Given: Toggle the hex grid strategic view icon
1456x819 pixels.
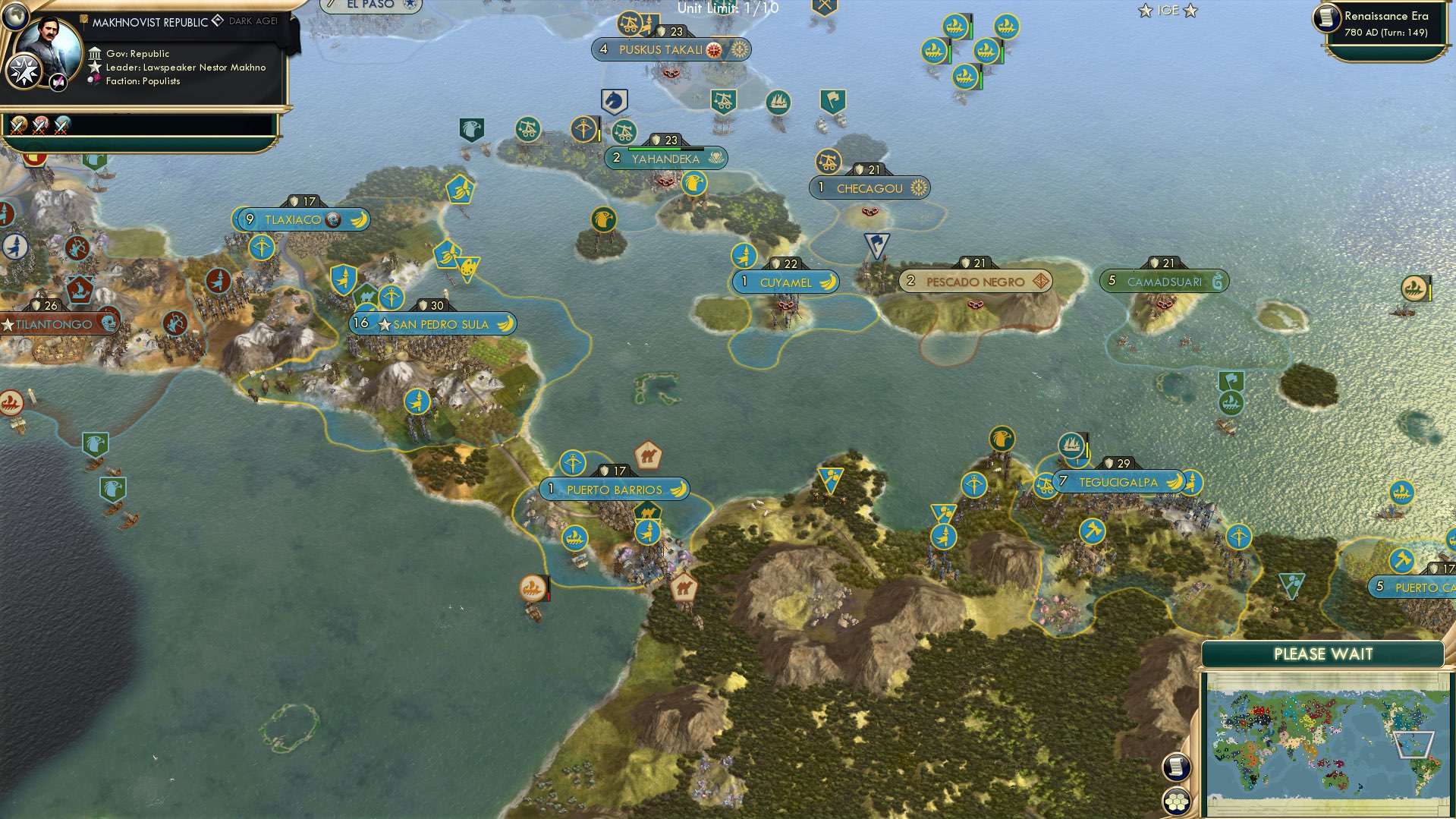Looking at the screenshot, I should tap(1177, 802).
